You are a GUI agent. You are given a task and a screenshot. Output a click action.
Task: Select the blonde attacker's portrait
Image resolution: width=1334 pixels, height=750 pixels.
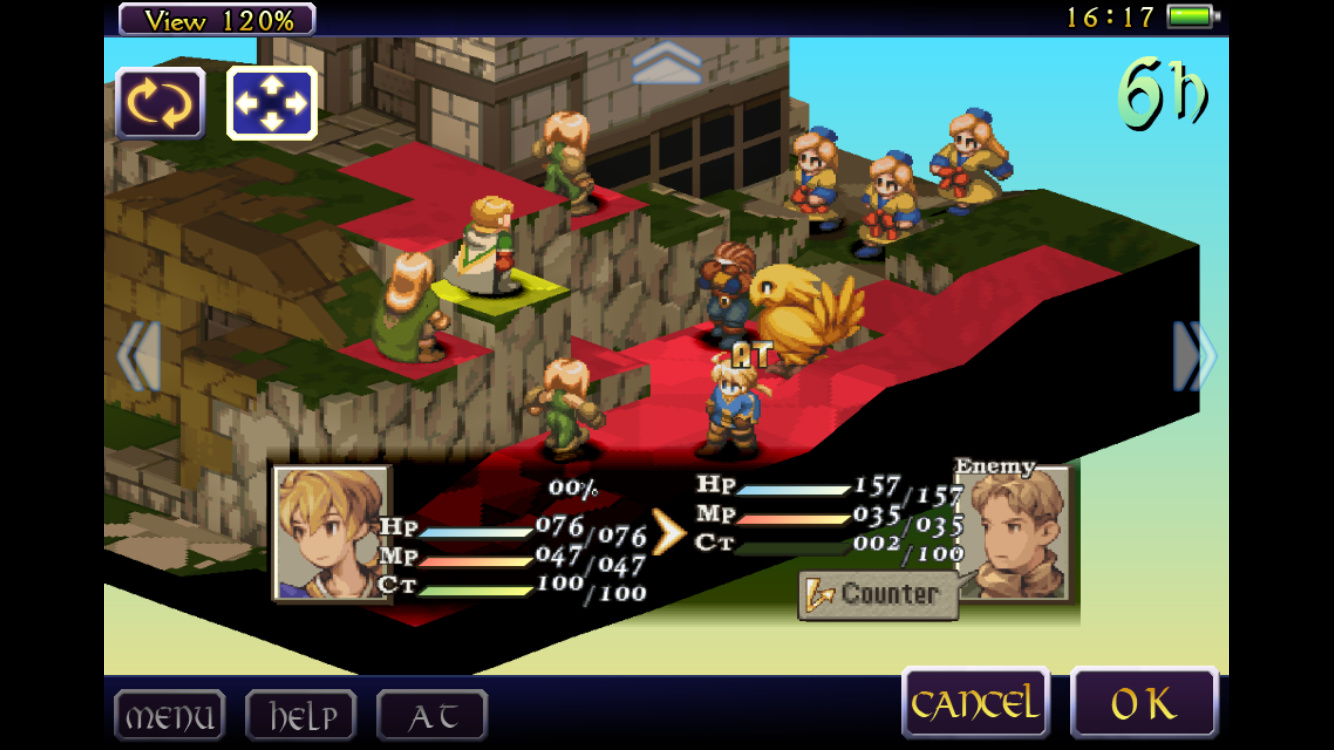332,533
